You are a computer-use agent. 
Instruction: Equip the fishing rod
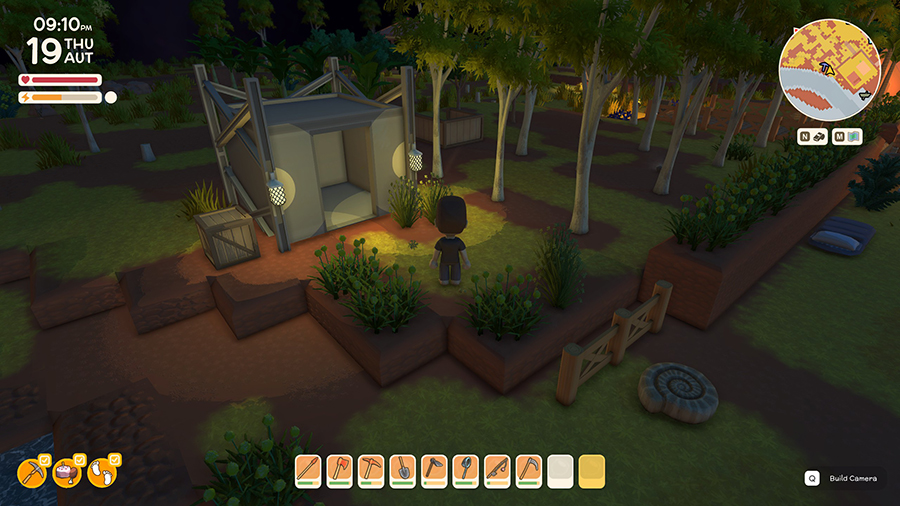497,470
